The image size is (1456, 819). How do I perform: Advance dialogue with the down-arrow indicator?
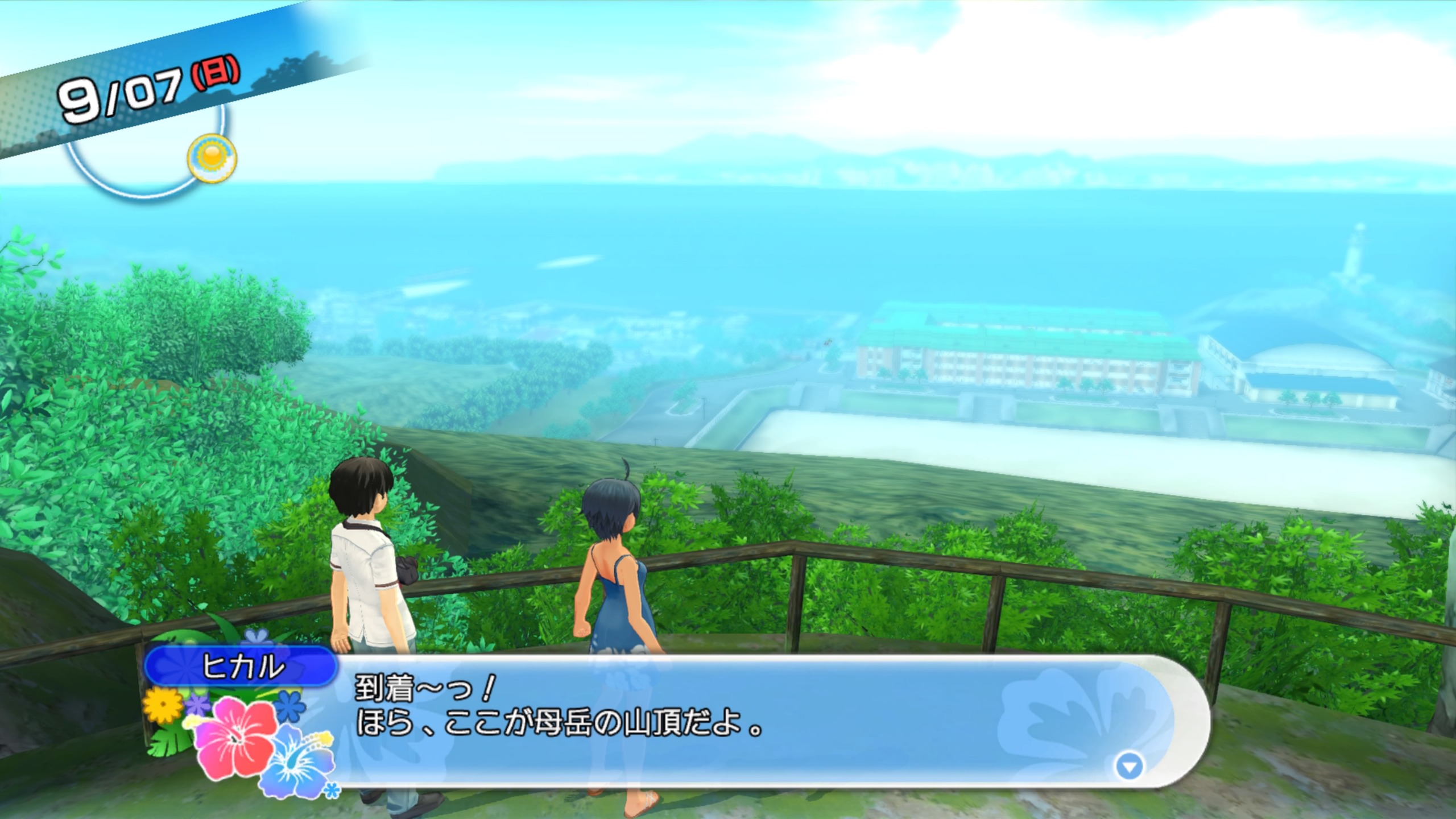(x=1129, y=767)
